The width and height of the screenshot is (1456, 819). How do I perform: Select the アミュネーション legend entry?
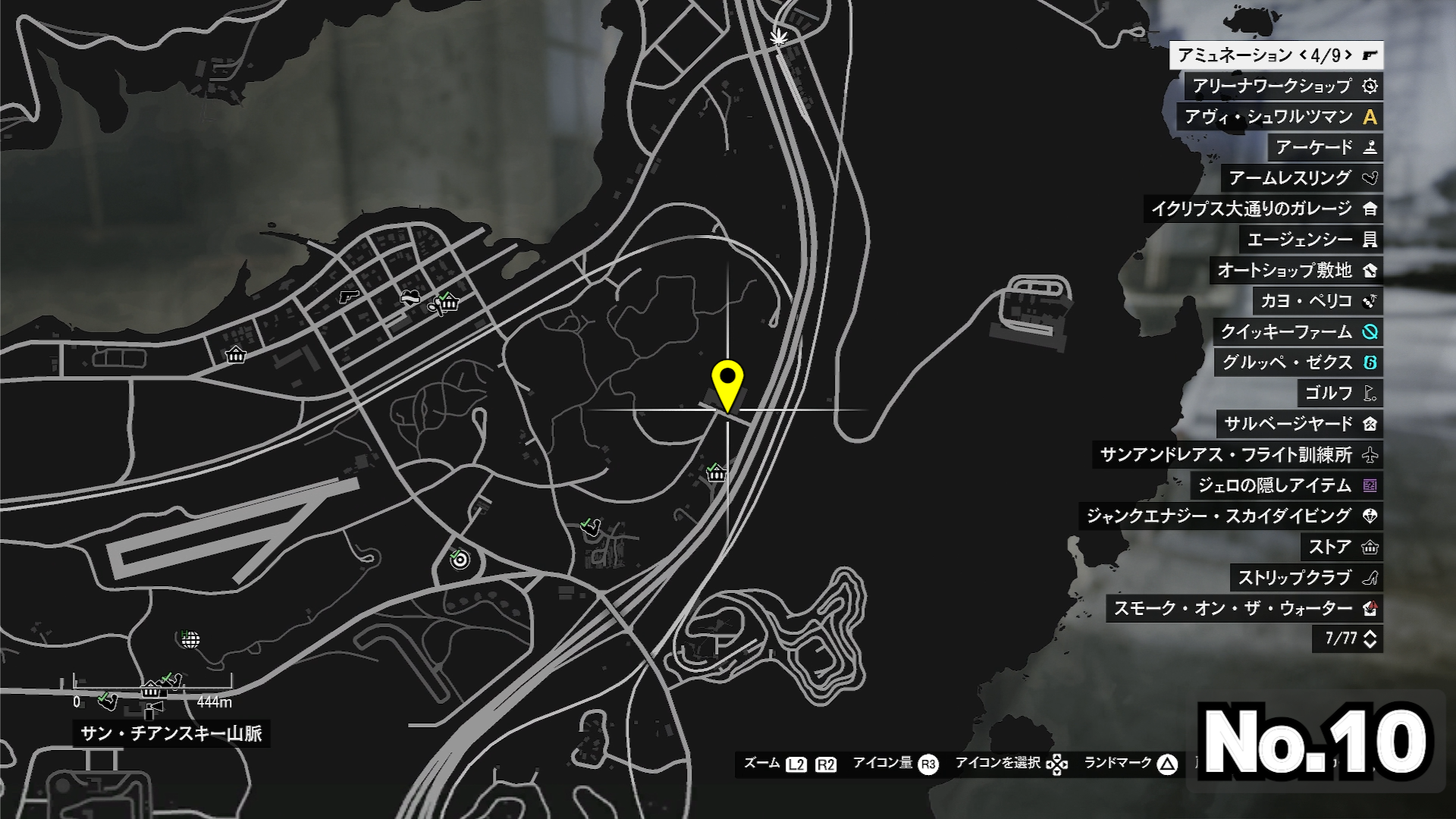tap(1276, 55)
